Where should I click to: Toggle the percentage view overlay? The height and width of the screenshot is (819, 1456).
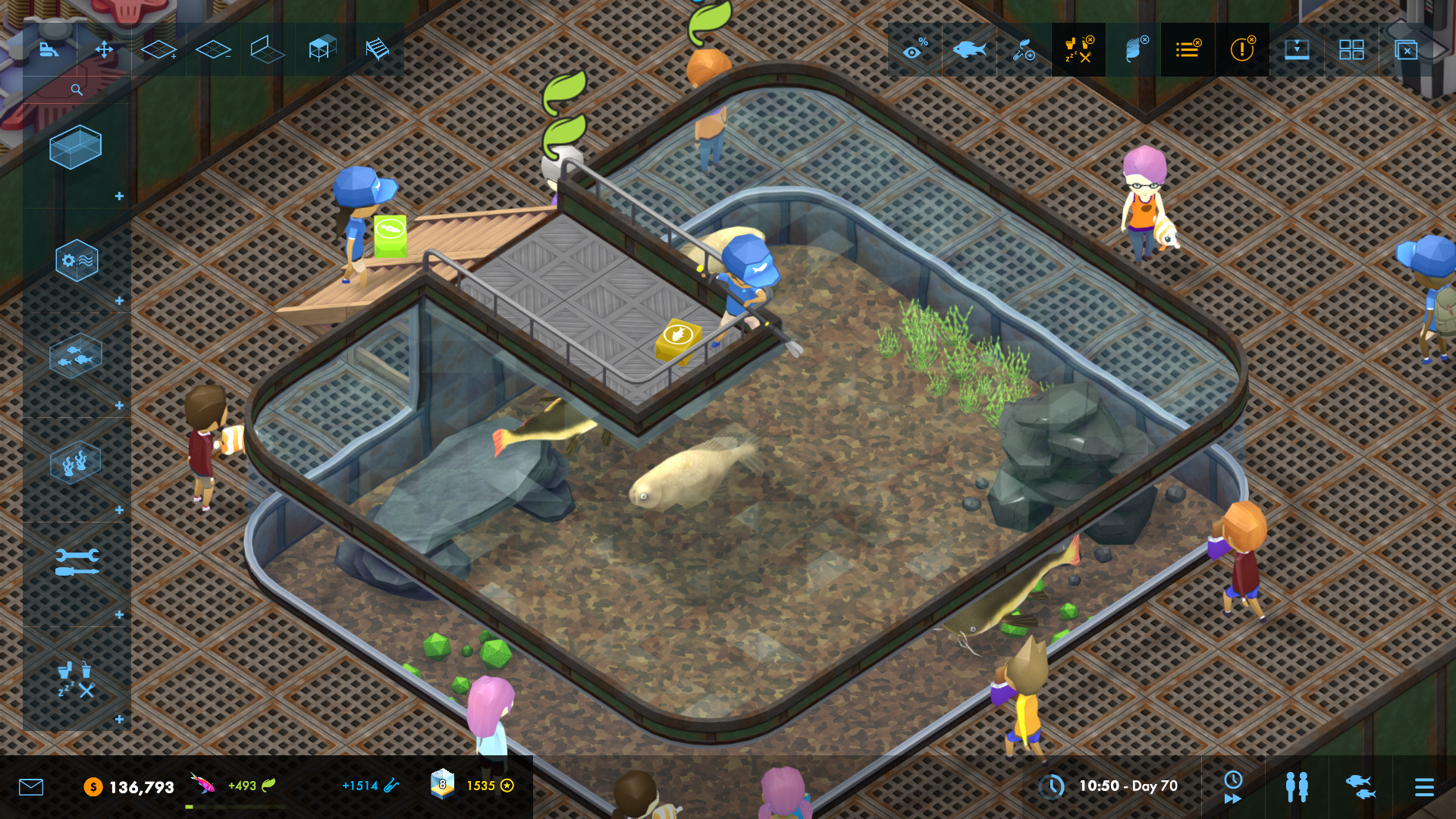(914, 50)
